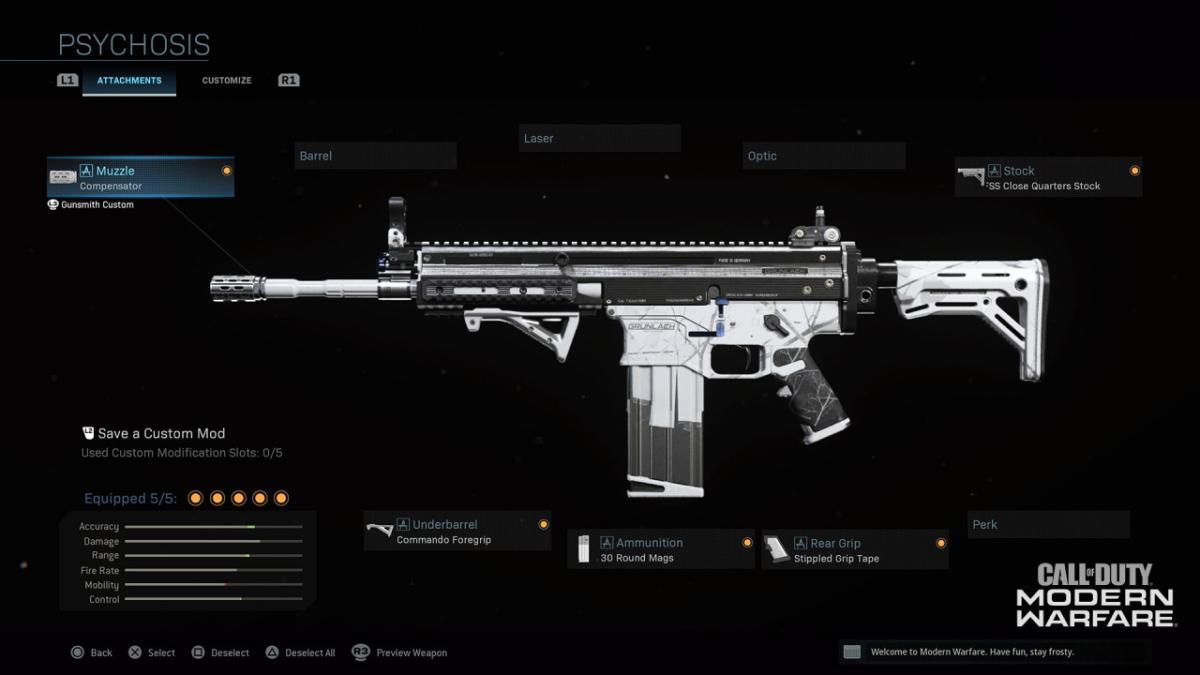This screenshot has height=675, width=1200.
Task: Open the empty Perk slot
Action: point(1048,524)
